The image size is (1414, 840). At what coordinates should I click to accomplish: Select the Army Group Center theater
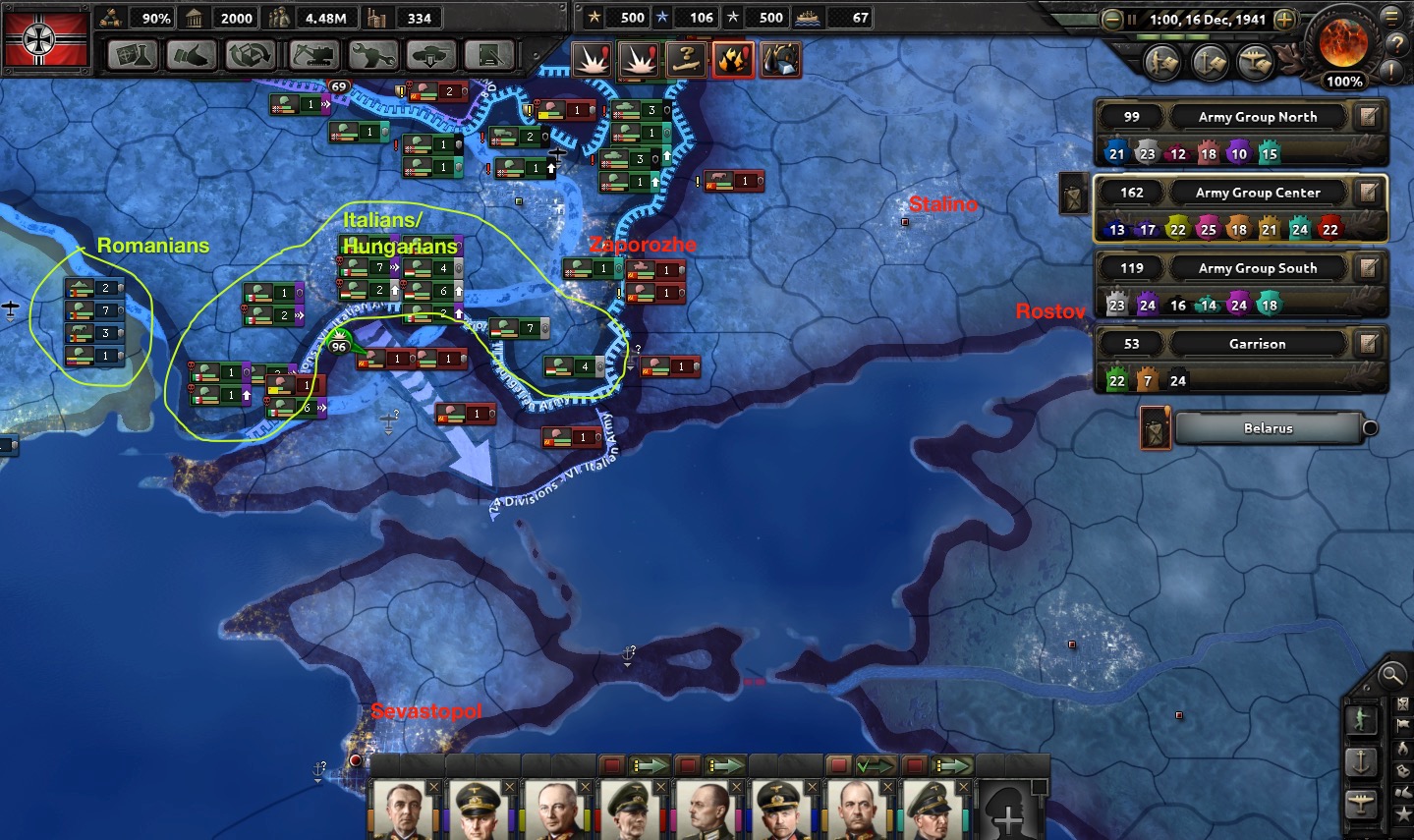[x=1257, y=193]
